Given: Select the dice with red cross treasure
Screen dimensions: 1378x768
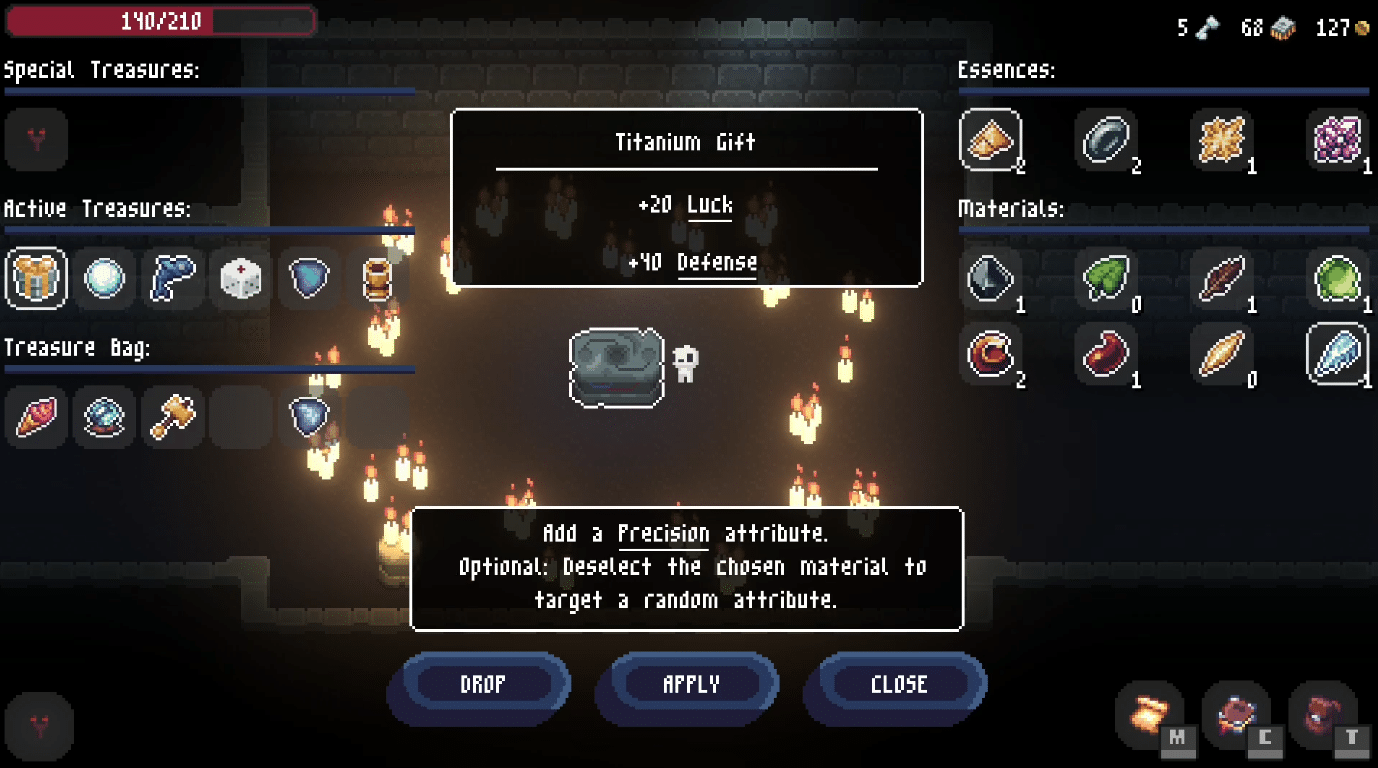Looking at the screenshot, I should (x=240, y=280).
